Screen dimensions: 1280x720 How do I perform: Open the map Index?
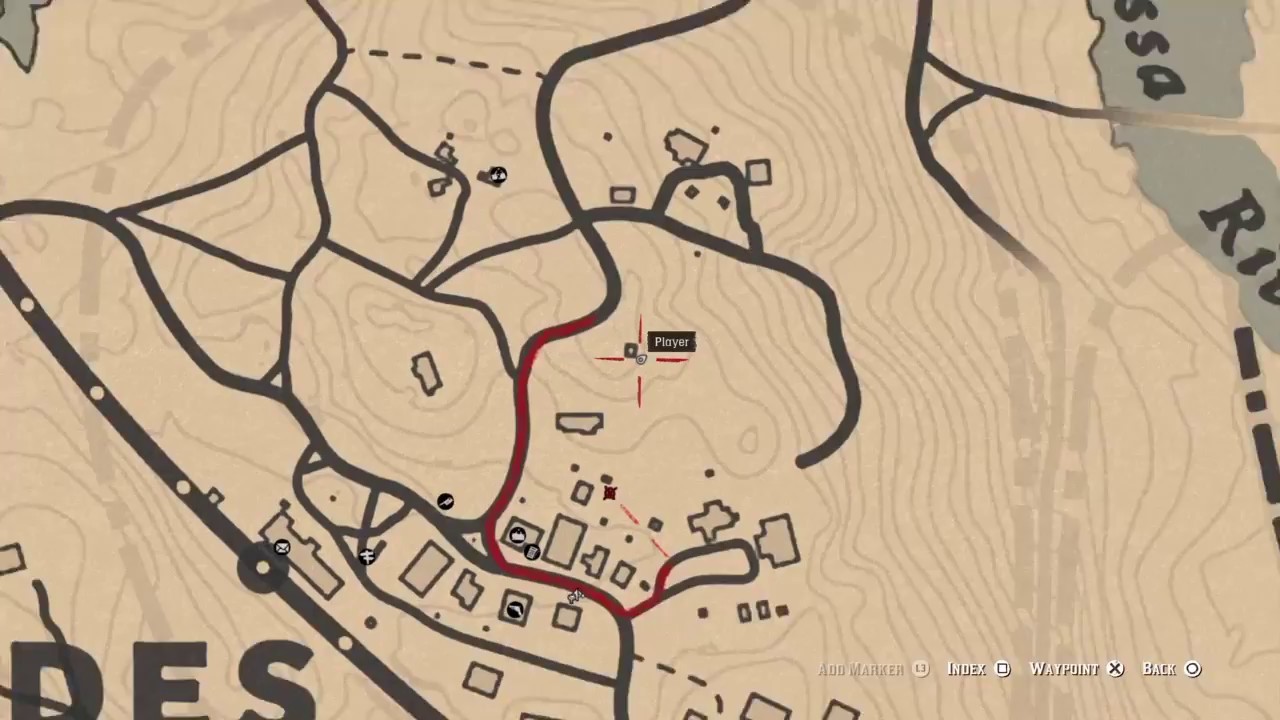coord(966,669)
